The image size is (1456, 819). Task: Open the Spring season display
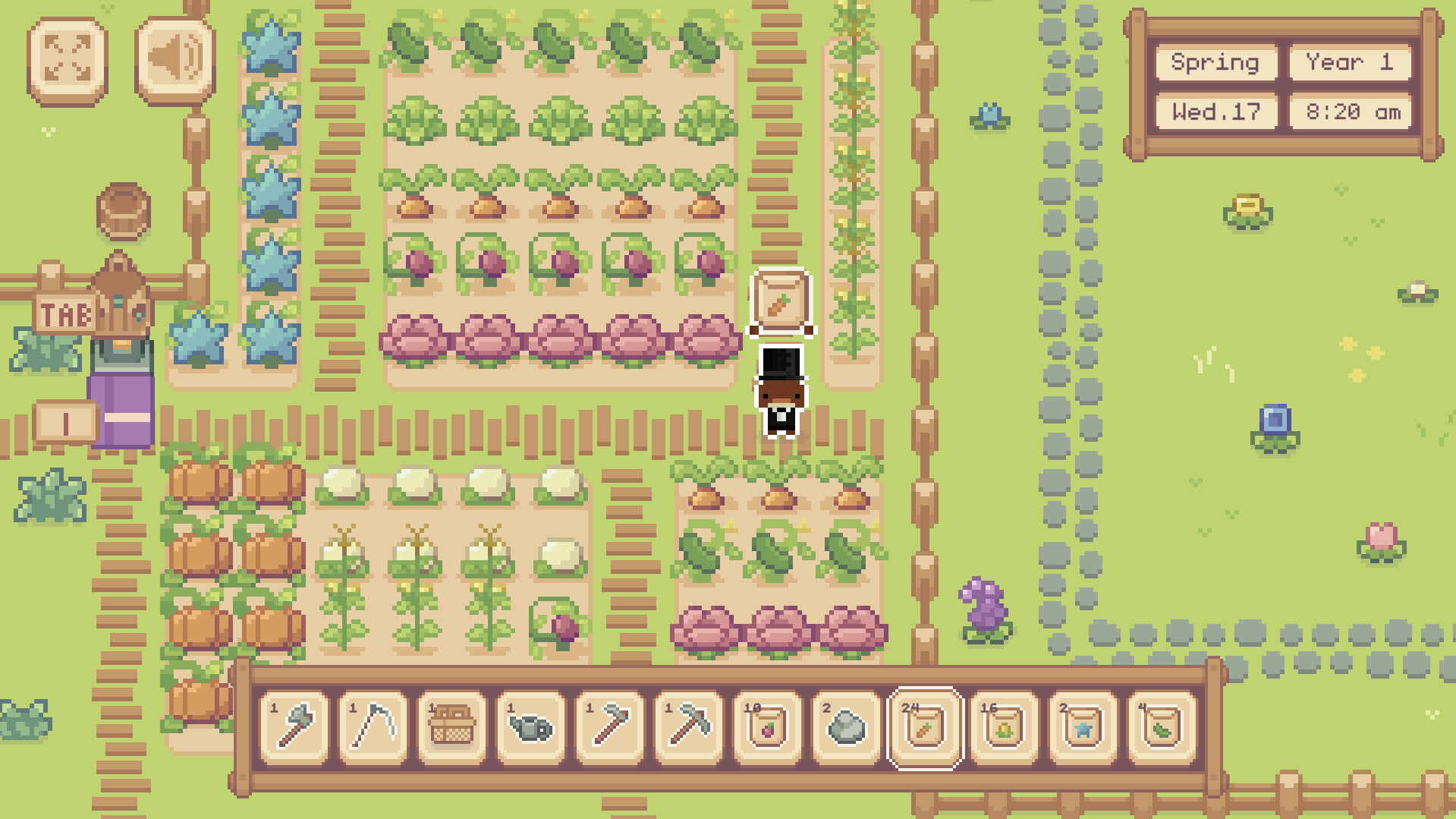coord(1215,63)
